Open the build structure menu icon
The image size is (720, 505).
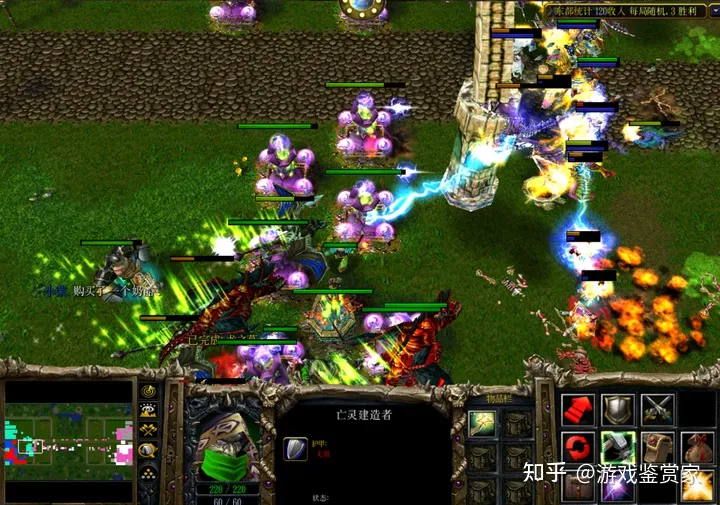point(657,447)
